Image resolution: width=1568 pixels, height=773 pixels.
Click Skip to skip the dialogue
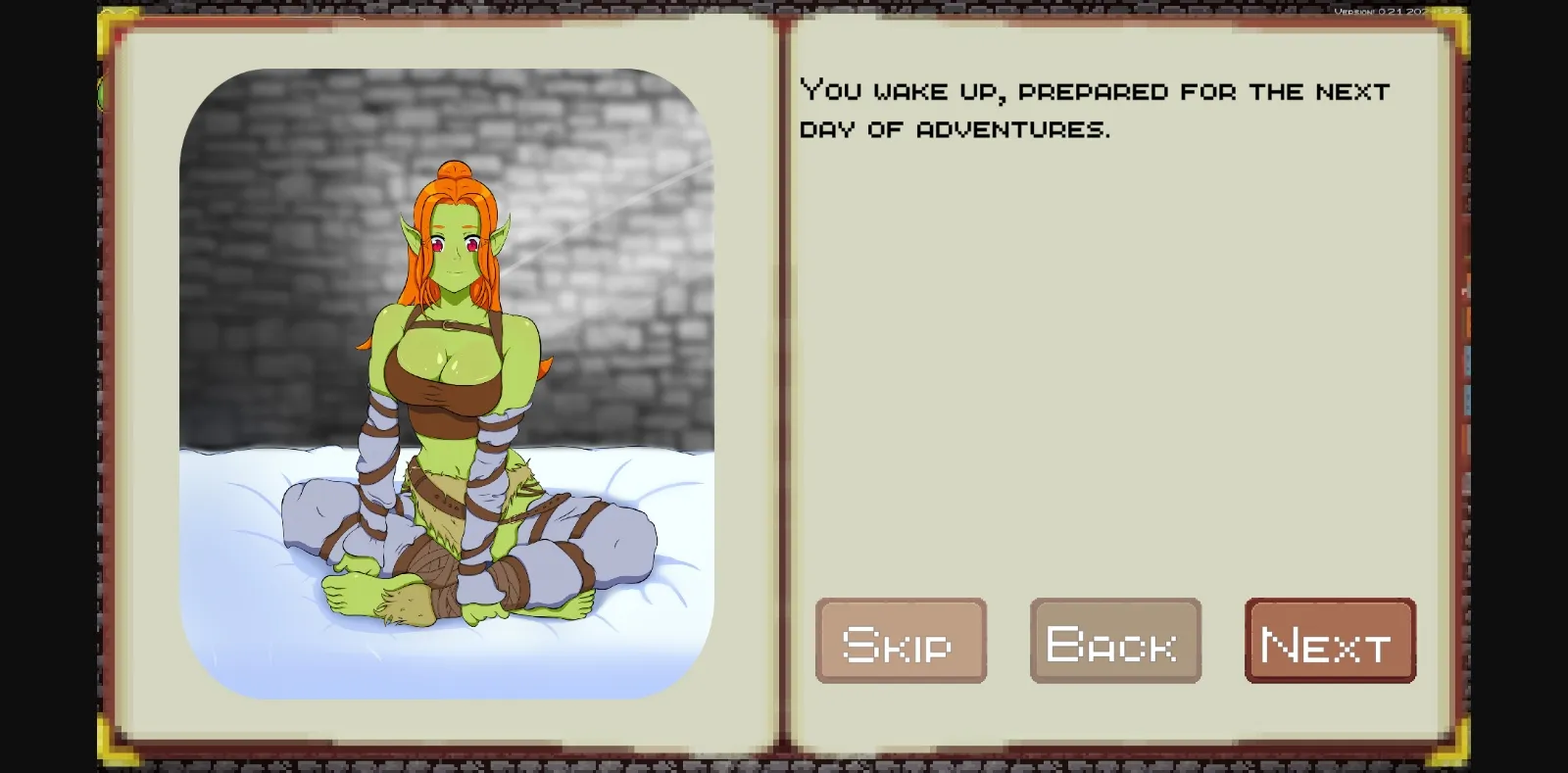(x=901, y=642)
